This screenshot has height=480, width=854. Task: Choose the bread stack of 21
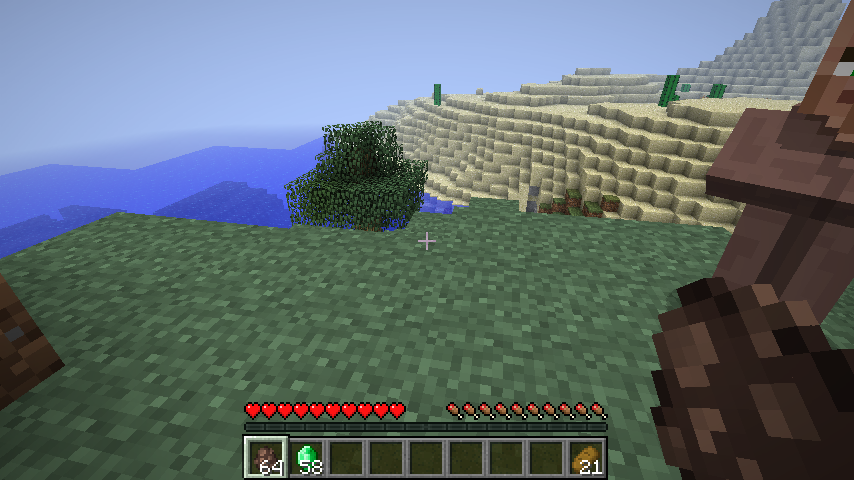pyautogui.click(x=587, y=457)
